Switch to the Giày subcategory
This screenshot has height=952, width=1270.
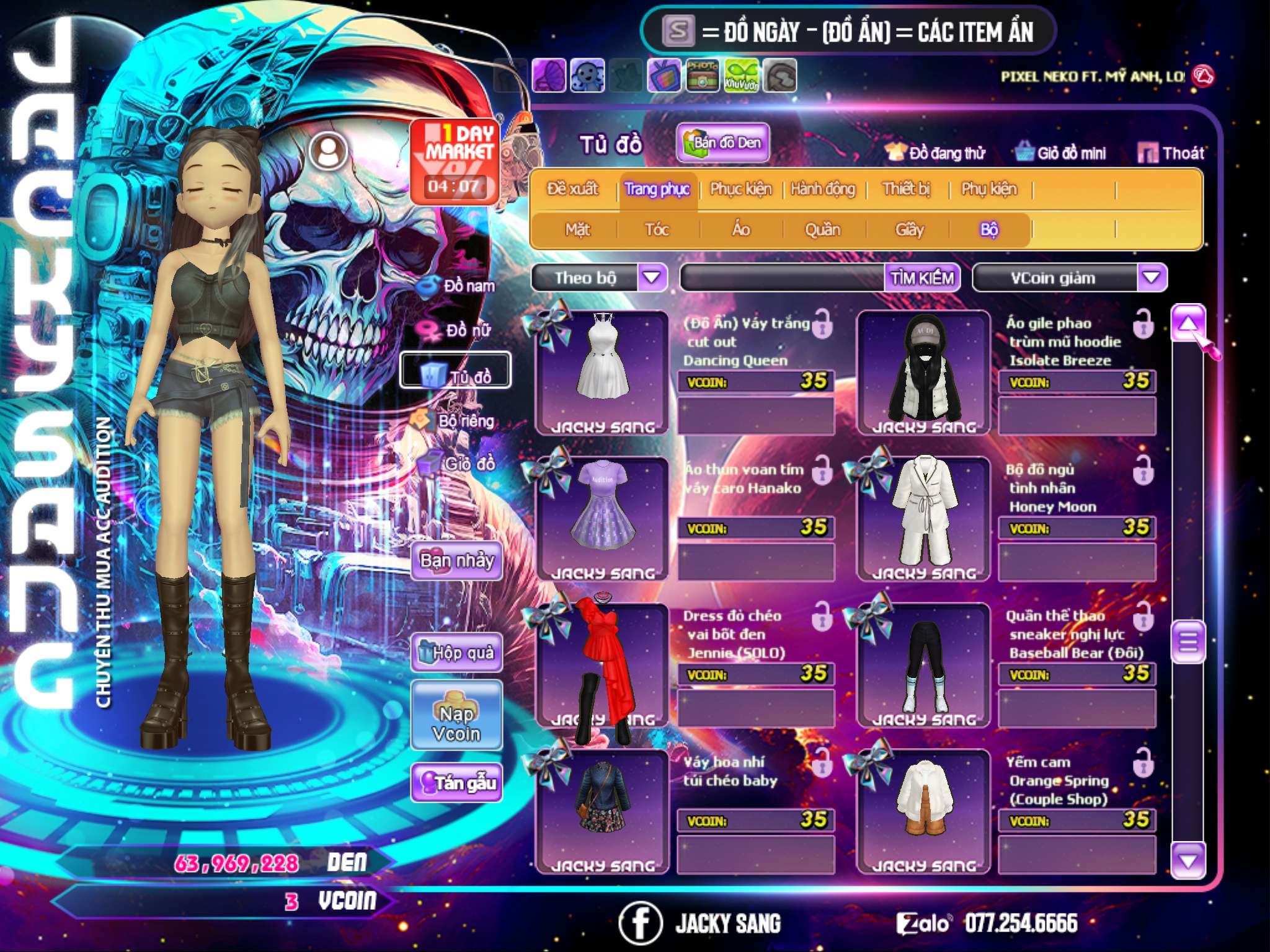909,230
